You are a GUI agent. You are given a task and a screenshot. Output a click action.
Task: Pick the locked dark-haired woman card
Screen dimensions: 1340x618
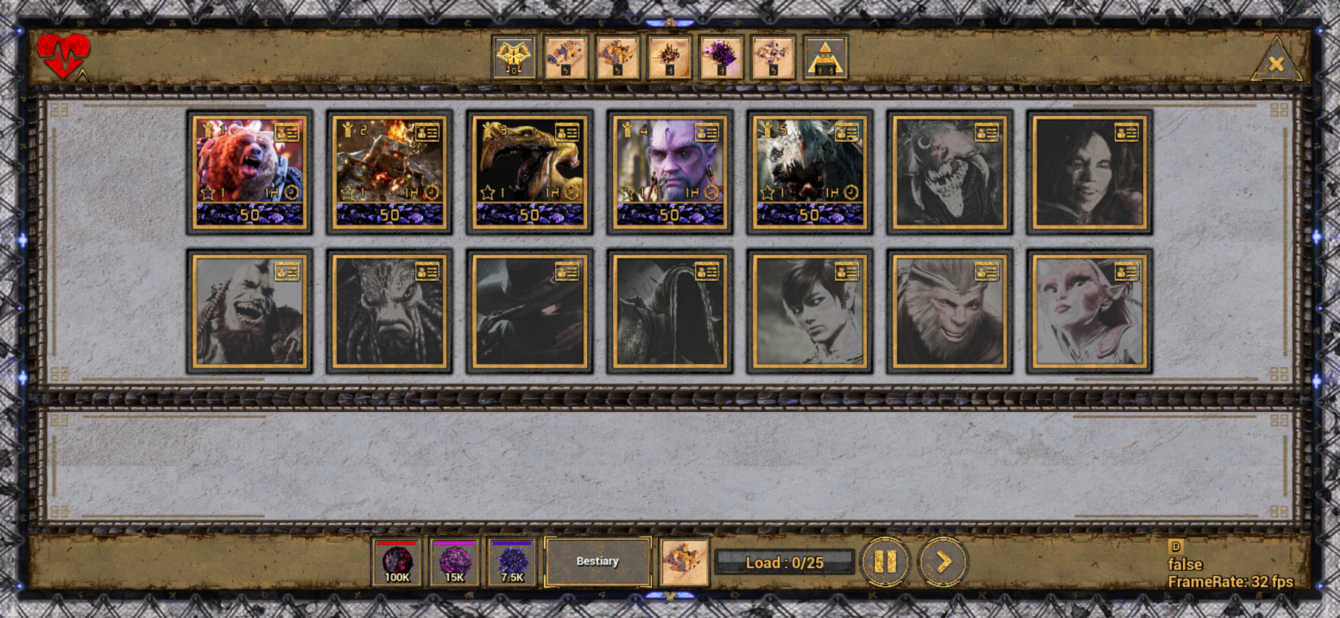click(x=1089, y=172)
